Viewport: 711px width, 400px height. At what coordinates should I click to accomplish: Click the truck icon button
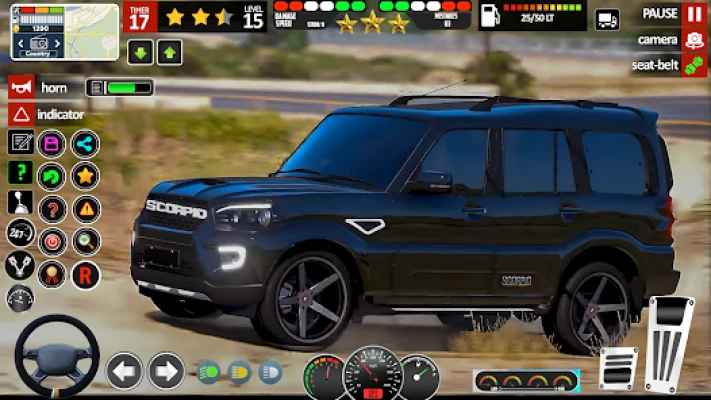(607, 19)
